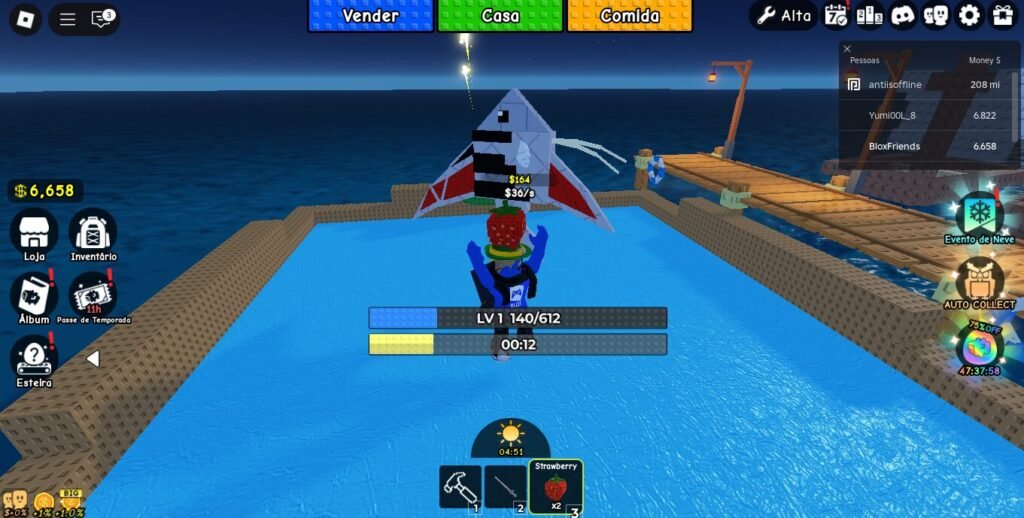Viewport: 1024px width, 518px height.
Task: Select the hammer hotbar slot
Action: [460, 487]
